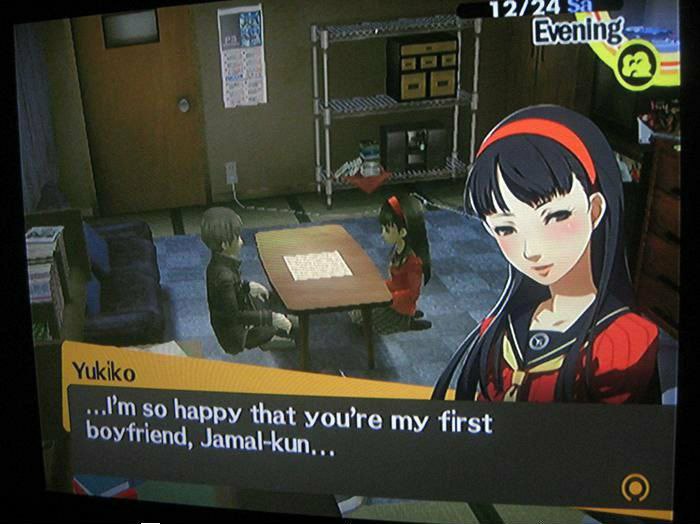Click the dialogue advance indicator icon
This screenshot has width=700, height=524.
coord(632,488)
